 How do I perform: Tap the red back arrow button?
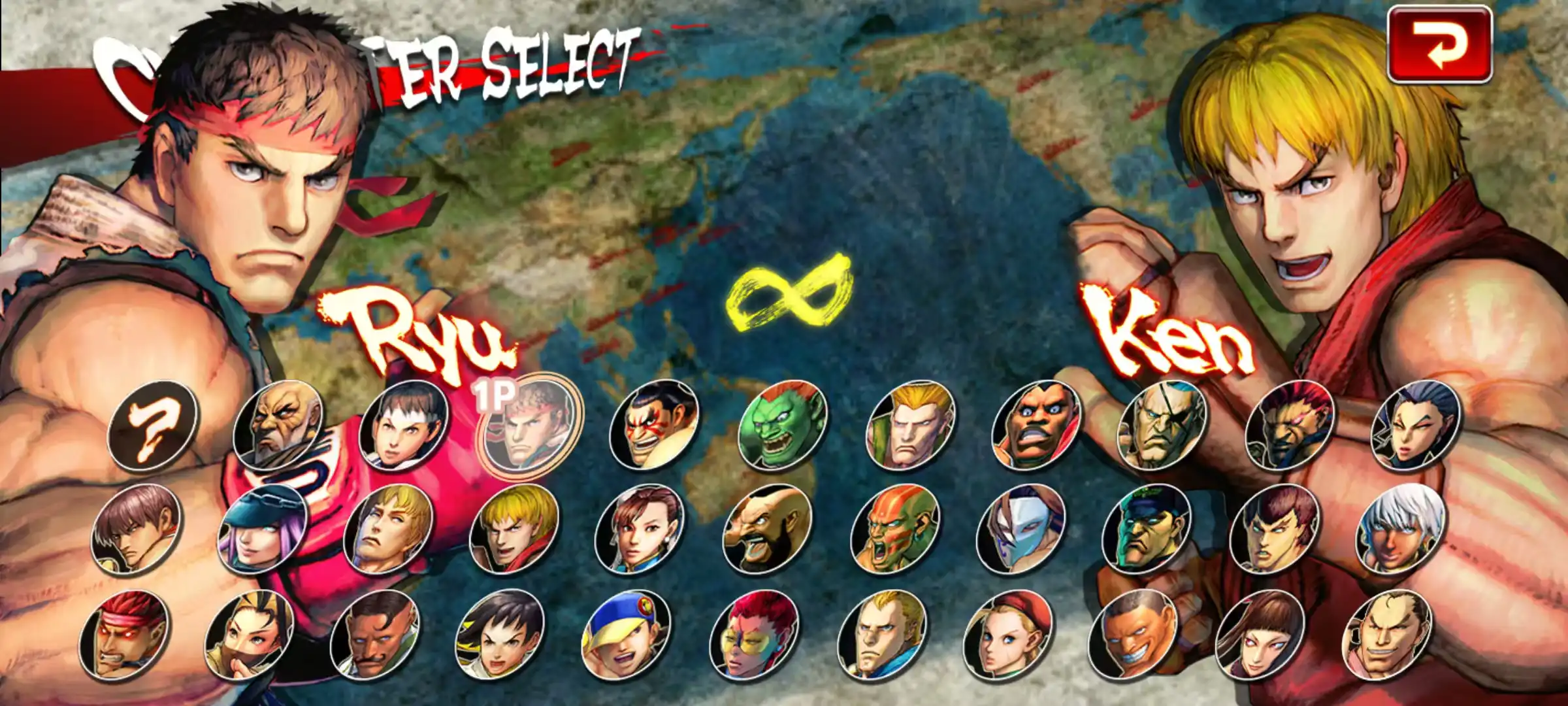1439,44
